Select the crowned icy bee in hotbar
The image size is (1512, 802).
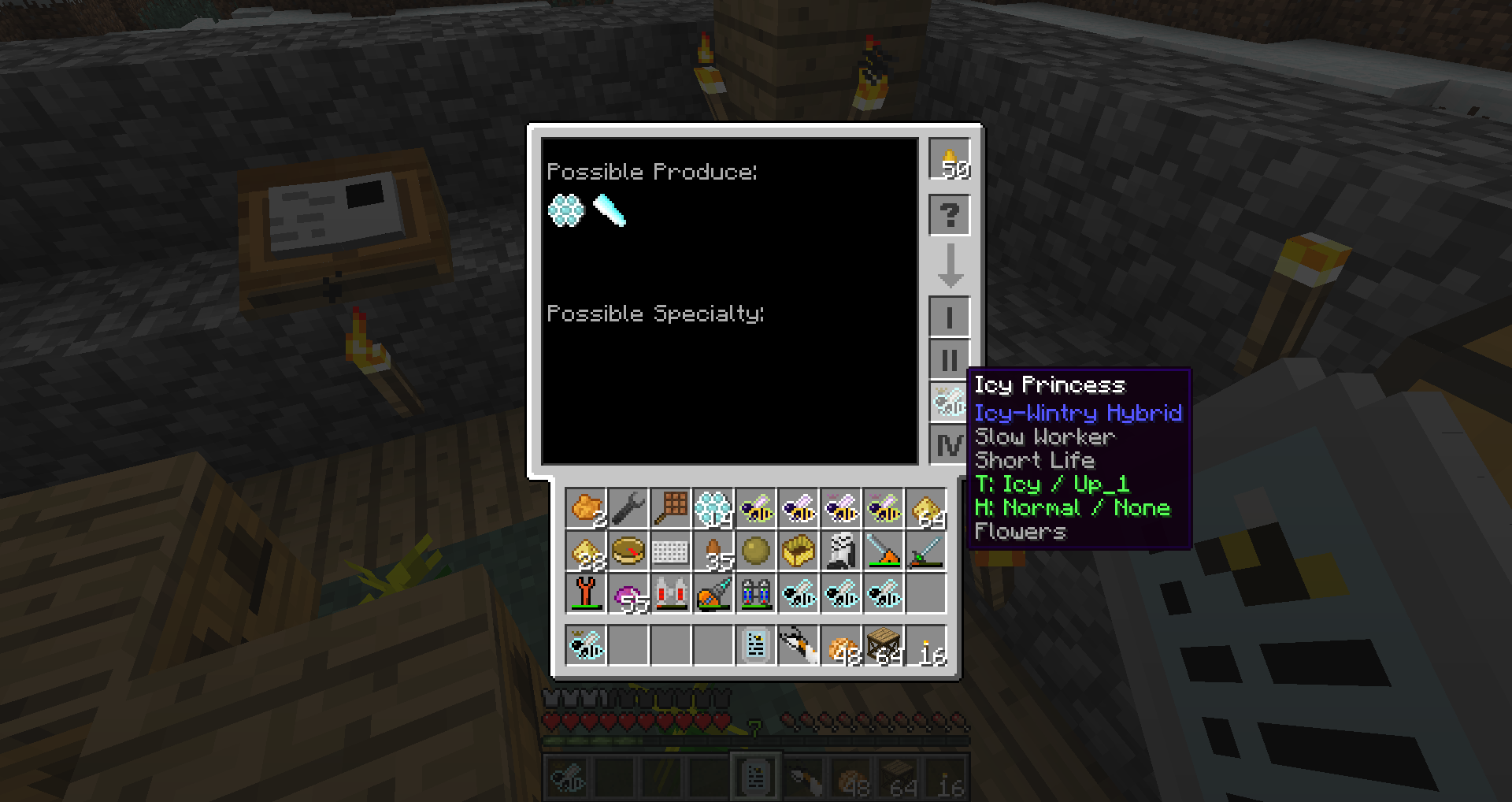coord(586,645)
